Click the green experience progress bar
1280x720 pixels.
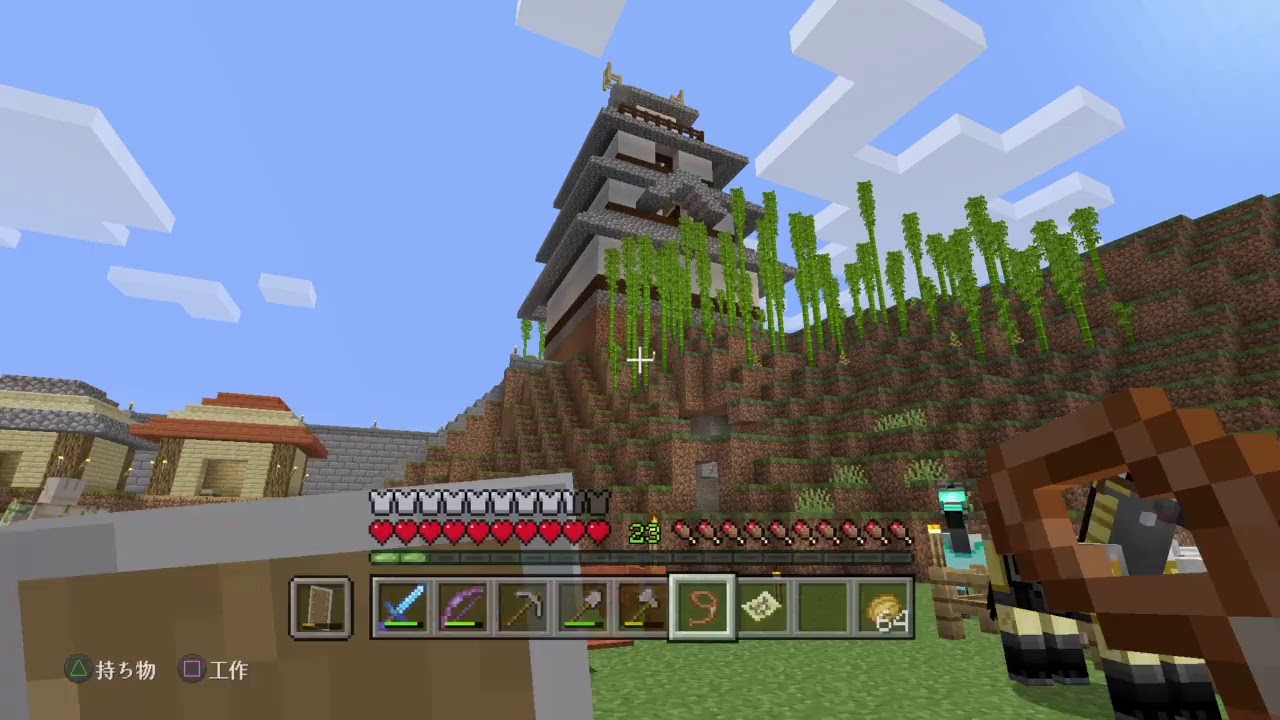point(398,556)
